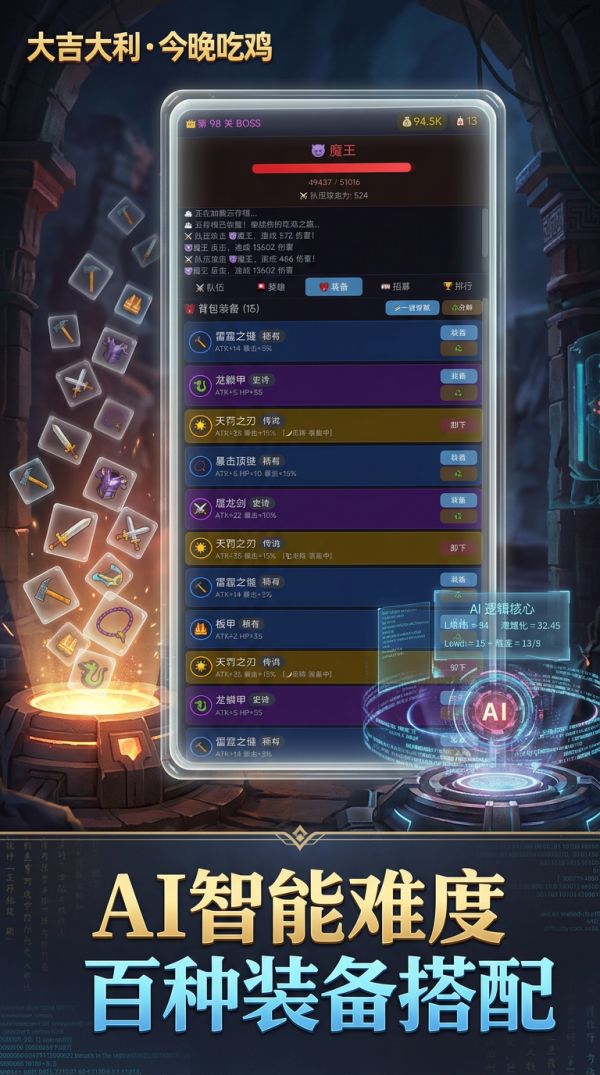Click the 板甲 armor icon
The width and height of the screenshot is (600, 1075).
point(198,629)
